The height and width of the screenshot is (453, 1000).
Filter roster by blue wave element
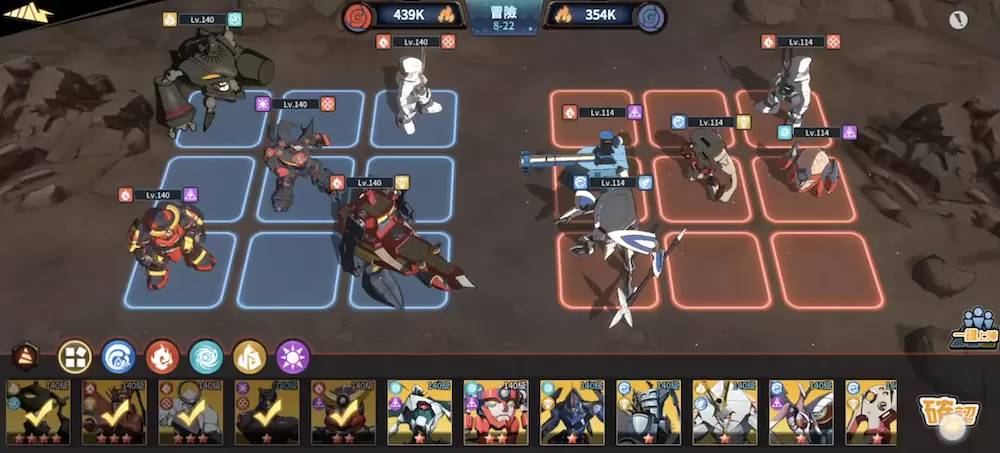[118, 356]
